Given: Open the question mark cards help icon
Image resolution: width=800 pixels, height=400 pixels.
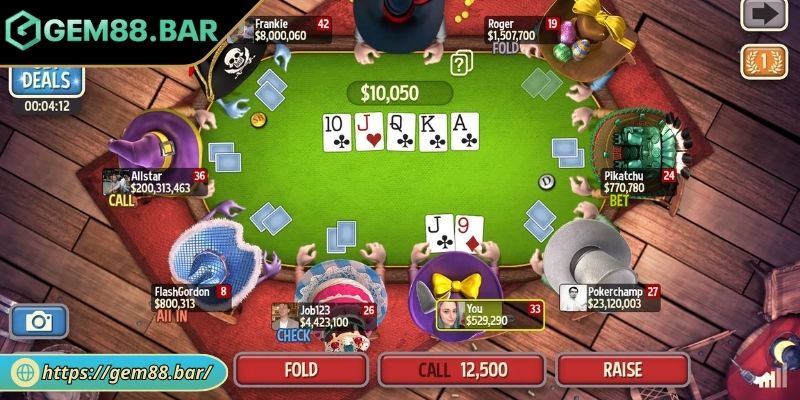Looking at the screenshot, I should click(461, 64).
